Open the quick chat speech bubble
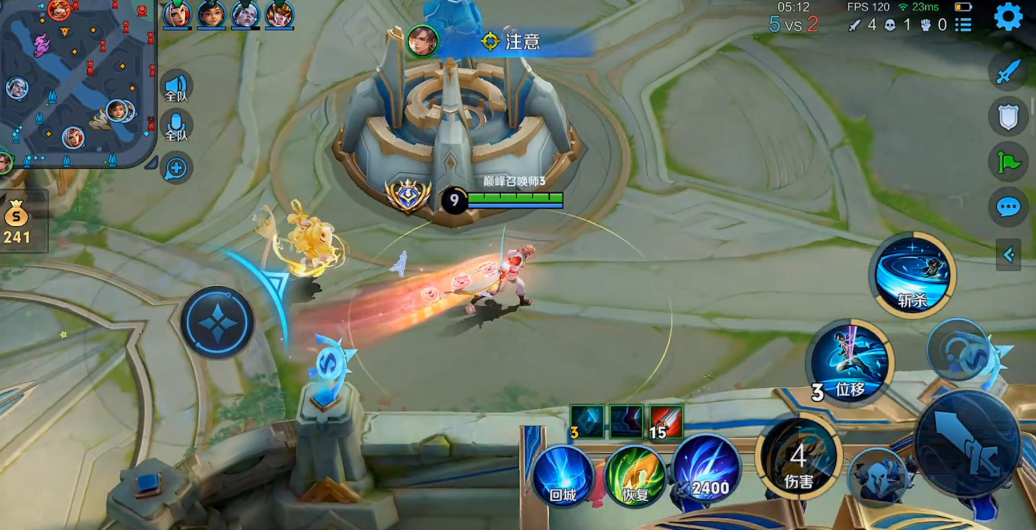Image resolution: width=1036 pixels, height=530 pixels. pos(1007,207)
